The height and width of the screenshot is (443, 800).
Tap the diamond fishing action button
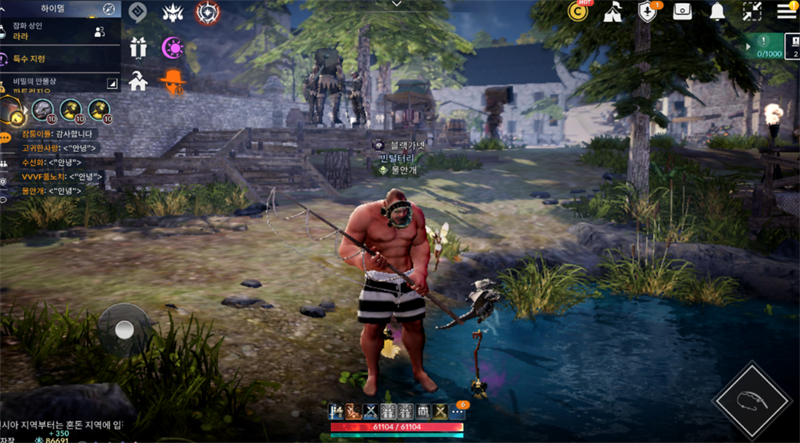tap(751, 401)
